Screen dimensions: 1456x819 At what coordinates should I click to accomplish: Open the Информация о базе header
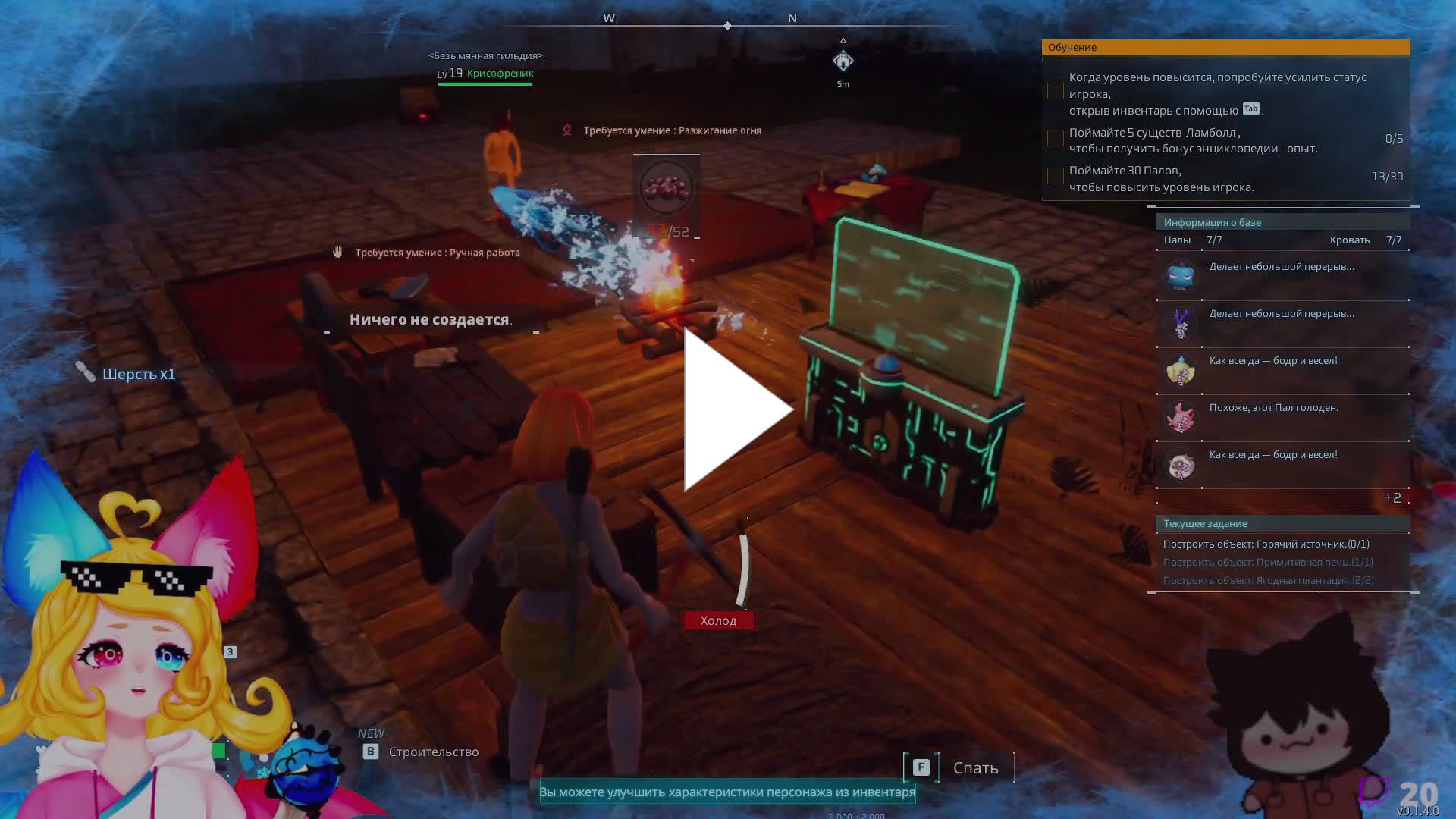pyautogui.click(x=1282, y=222)
